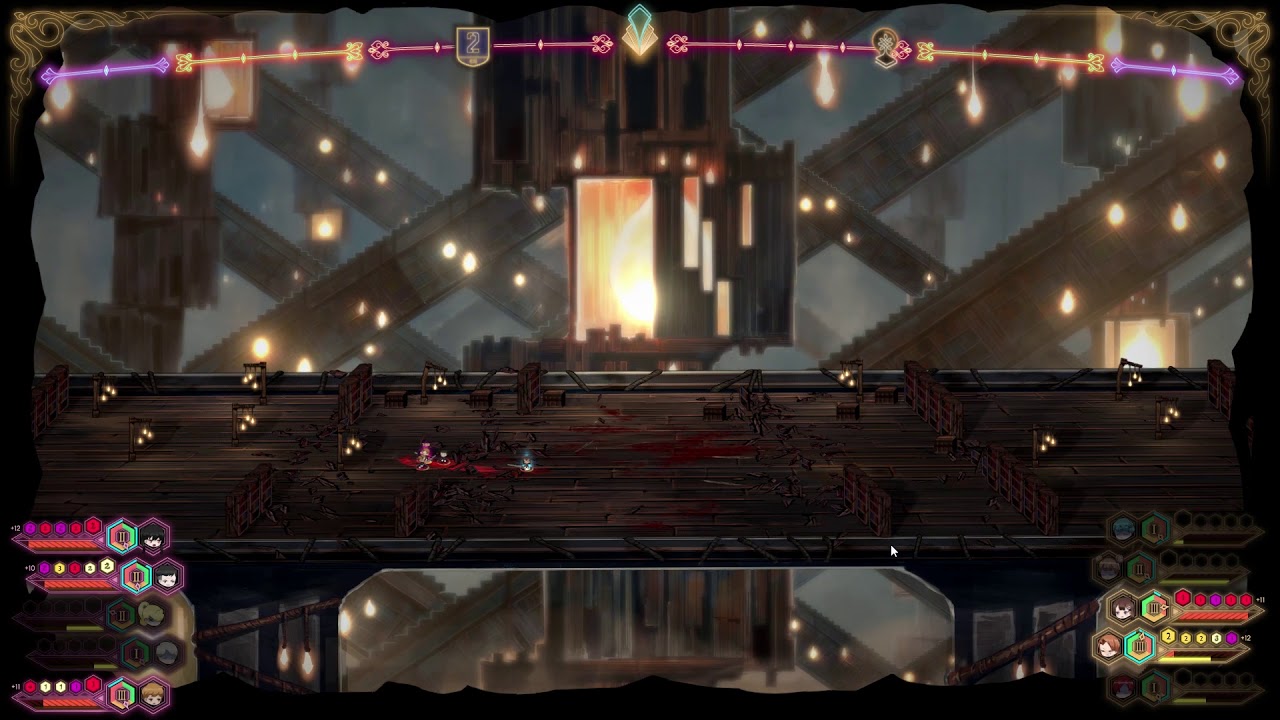This screenshot has width=1280, height=720.
Task: Click the dimmed red-haired enemy portrait
Action: (x=1123, y=687)
